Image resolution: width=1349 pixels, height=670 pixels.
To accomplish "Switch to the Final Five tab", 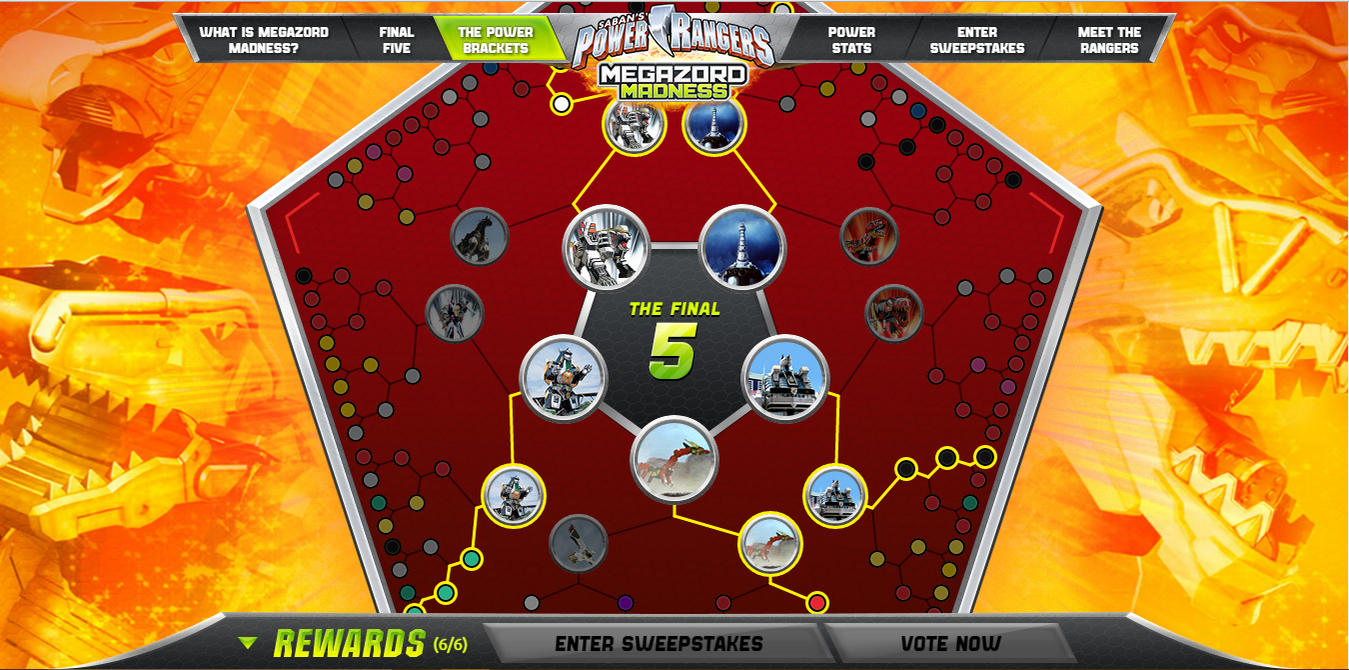I will click(396, 40).
